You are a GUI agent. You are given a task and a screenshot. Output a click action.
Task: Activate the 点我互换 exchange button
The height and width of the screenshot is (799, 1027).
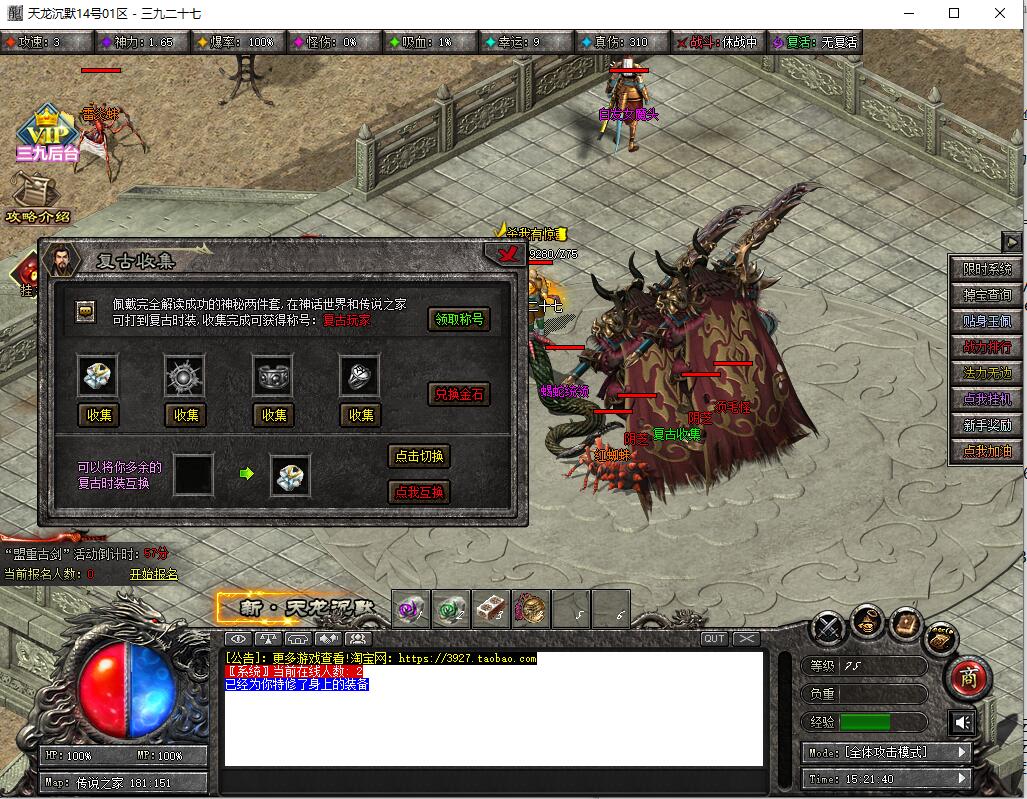419,492
